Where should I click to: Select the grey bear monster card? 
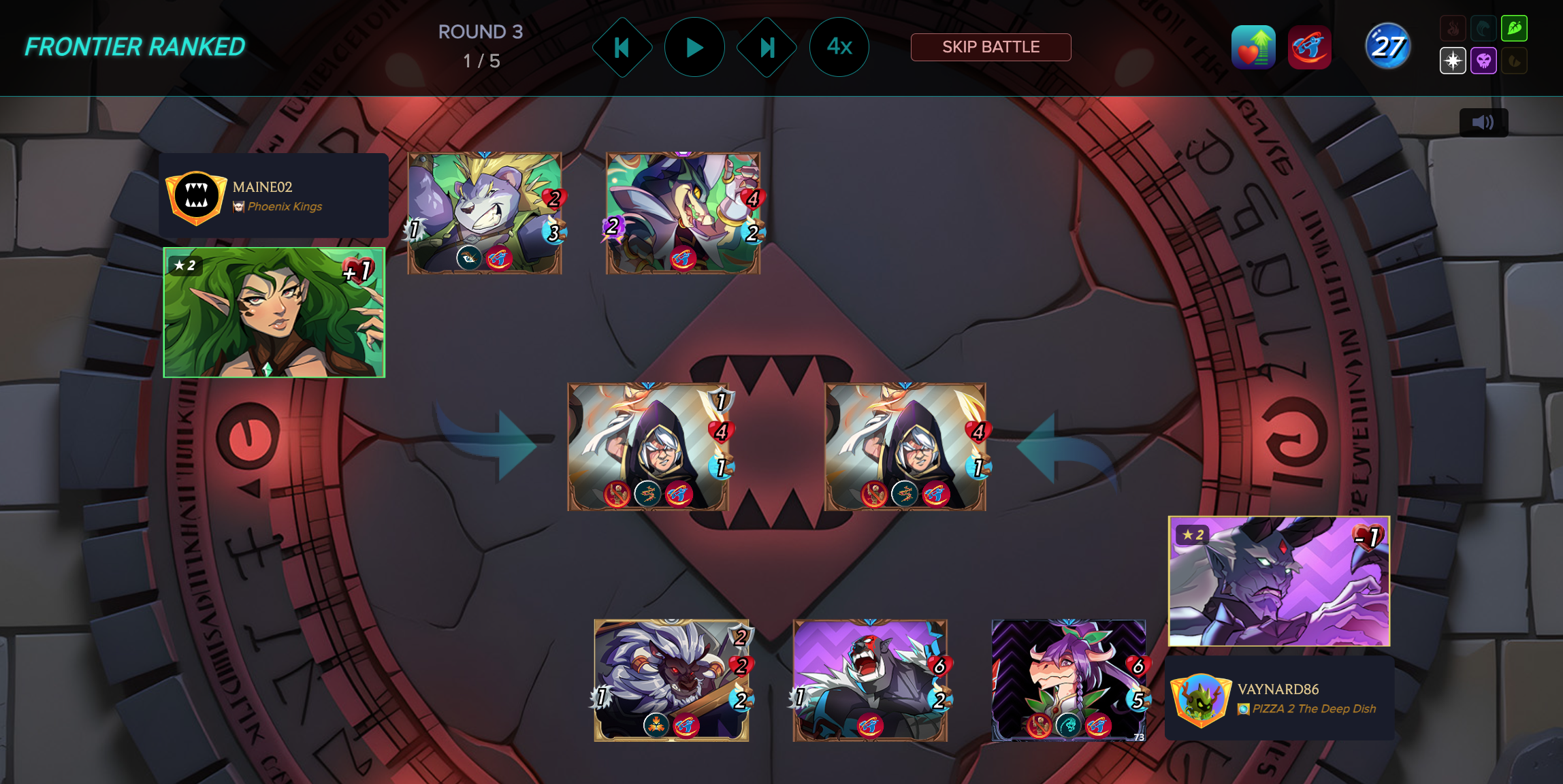[x=484, y=213]
